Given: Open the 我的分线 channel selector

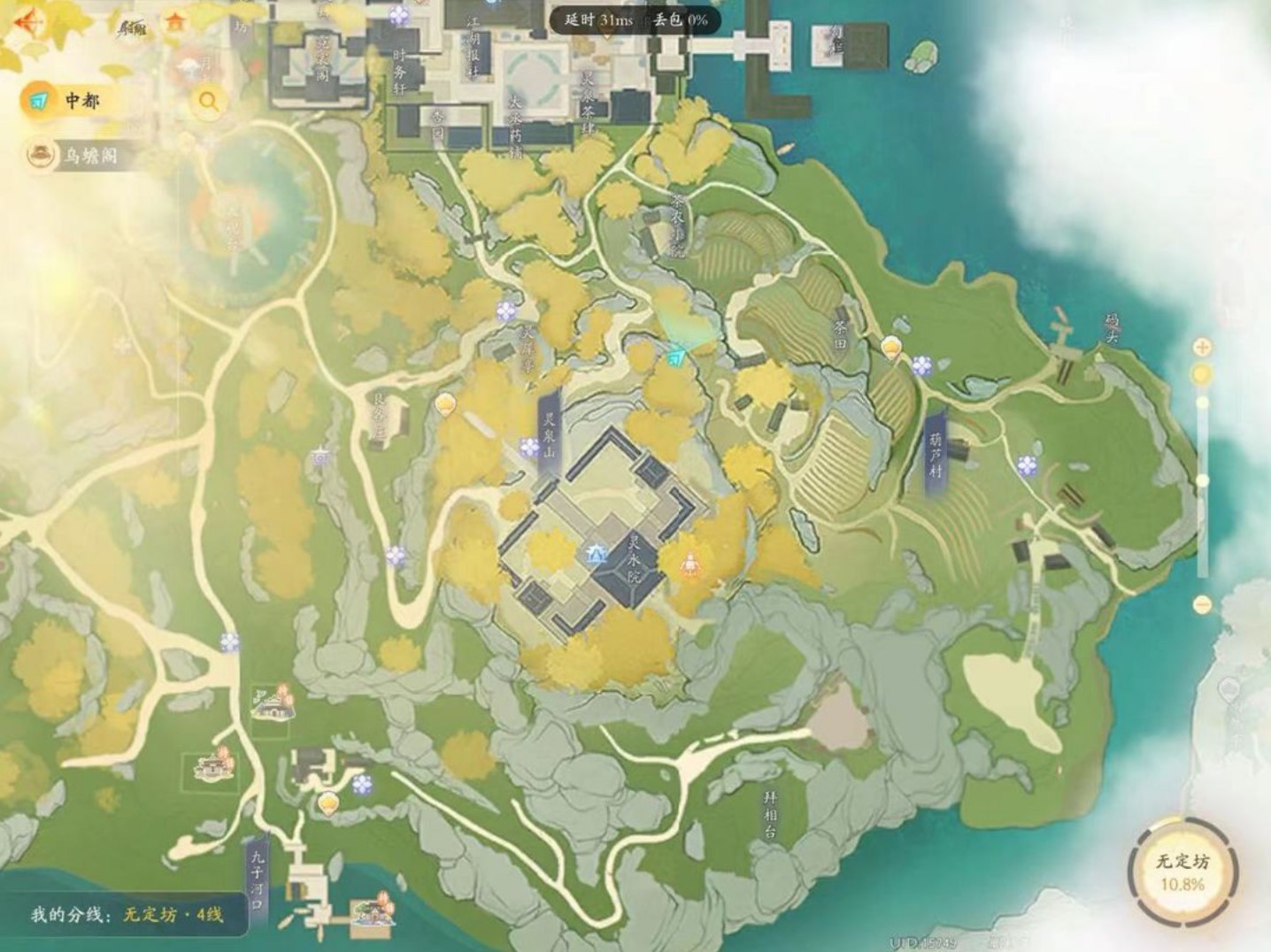Looking at the screenshot, I should [x=127, y=914].
